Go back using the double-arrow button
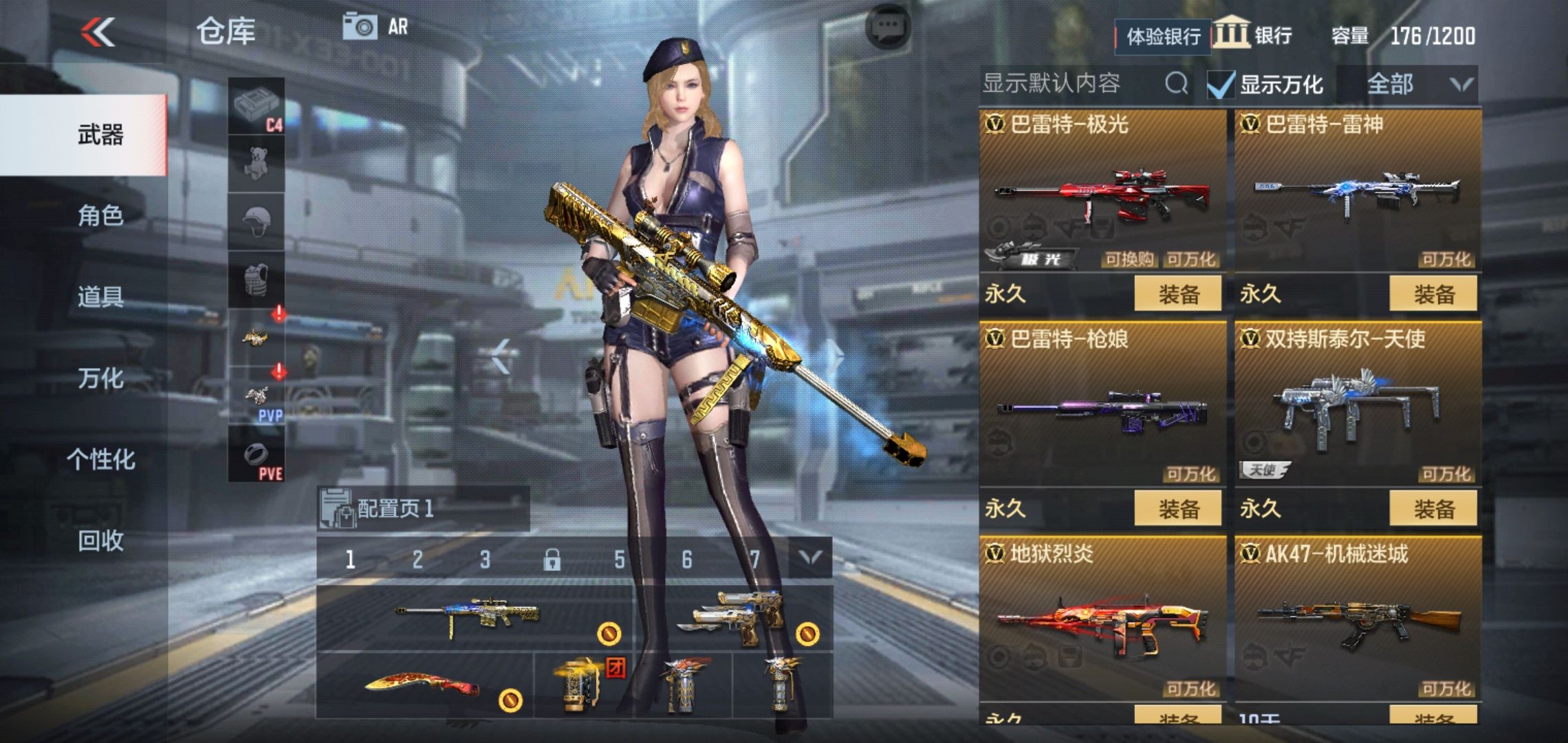Image resolution: width=1568 pixels, height=743 pixels. 98,32
